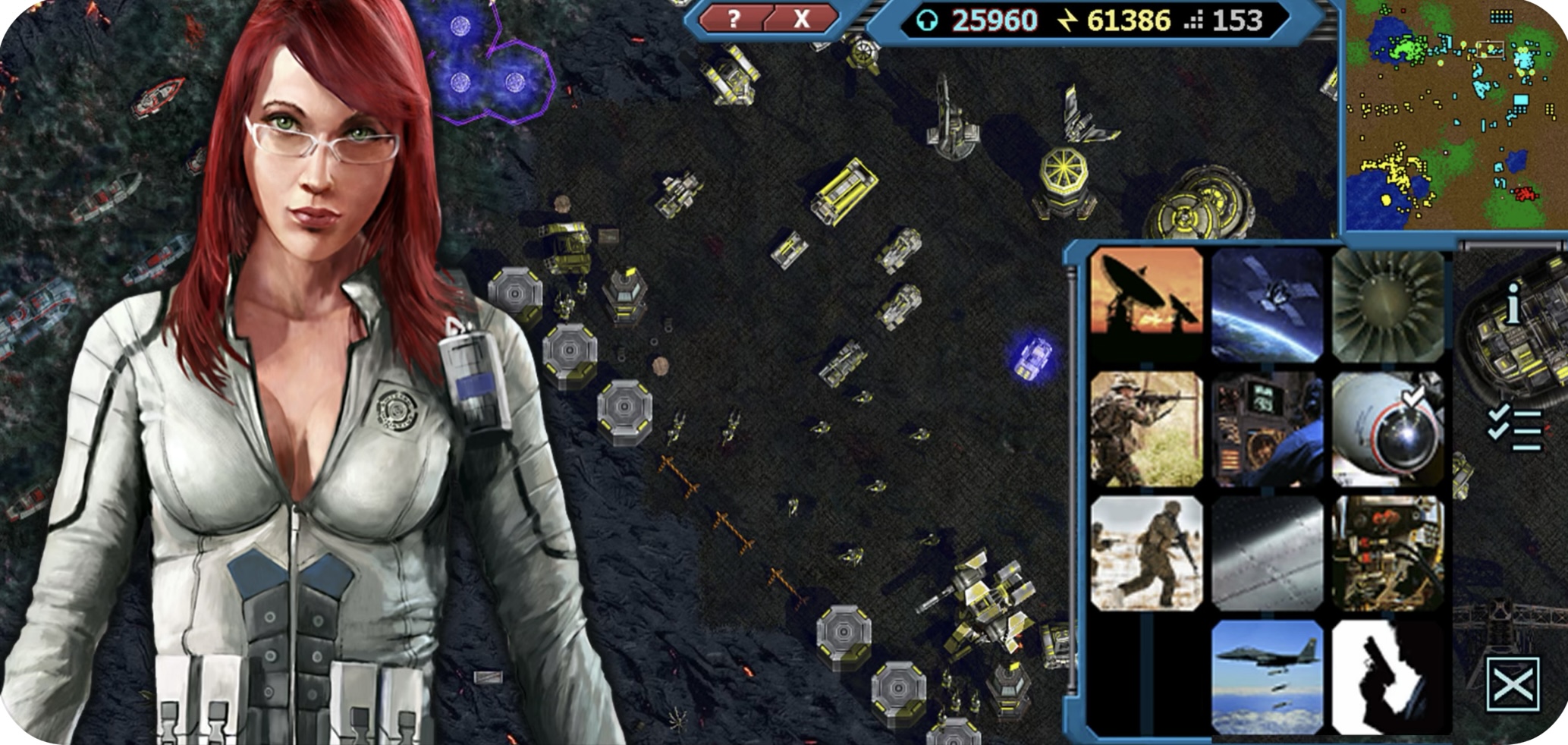Close the build panel with the X box
1568x745 pixels.
1513,685
